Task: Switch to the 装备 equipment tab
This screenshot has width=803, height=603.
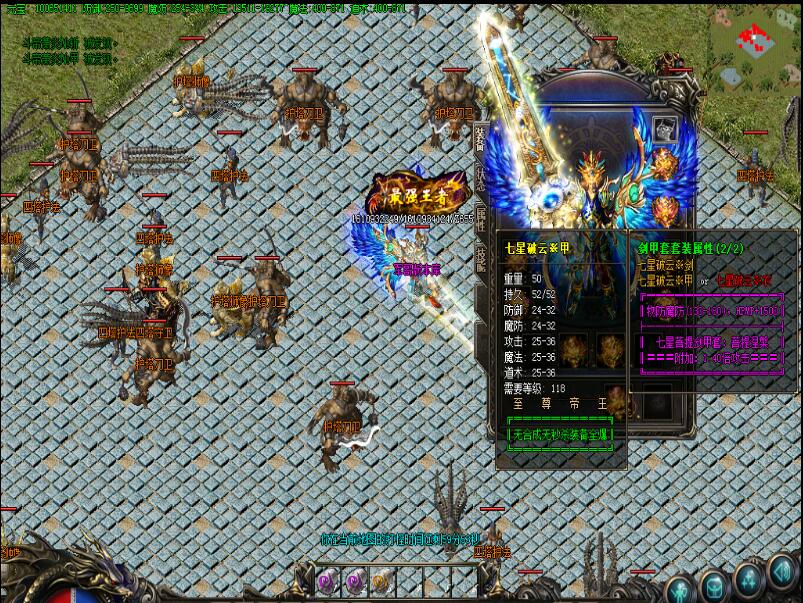Action: click(x=480, y=139)
